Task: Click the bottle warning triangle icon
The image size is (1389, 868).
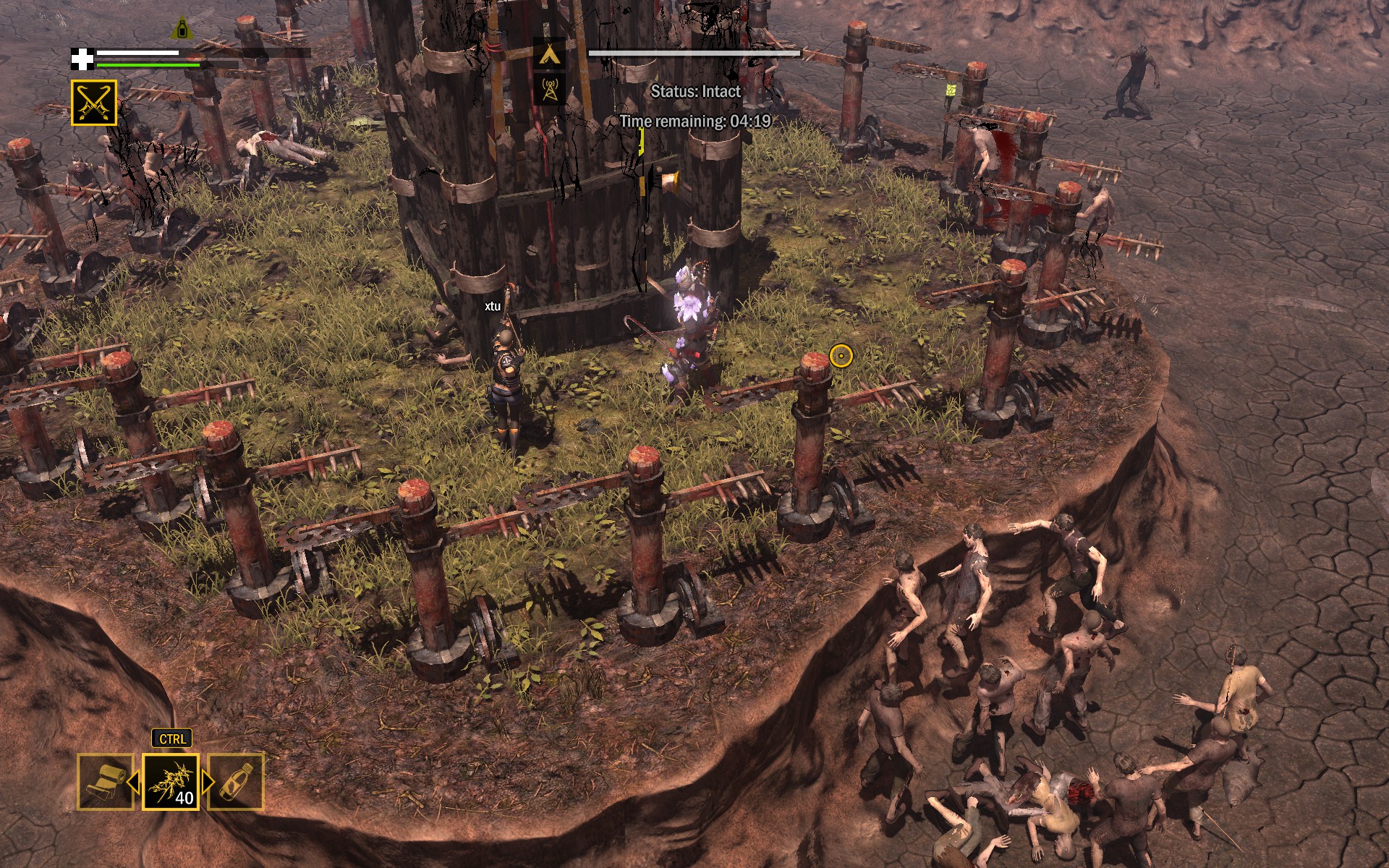Action: 181,30
